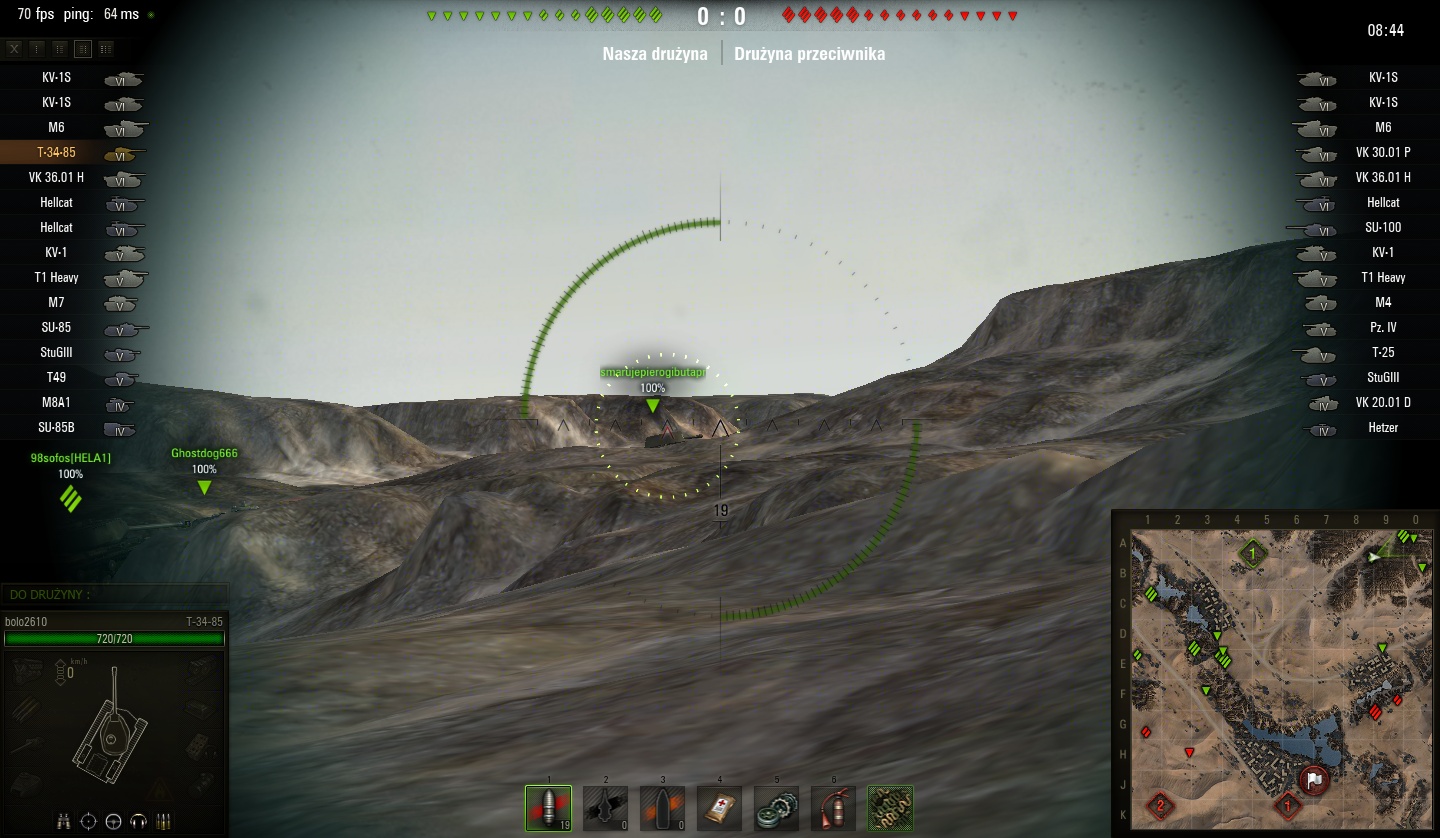Screen dimensions: 1440x838
Task: Use the first aid kit consumable
Action: click(x=719, y=808)
